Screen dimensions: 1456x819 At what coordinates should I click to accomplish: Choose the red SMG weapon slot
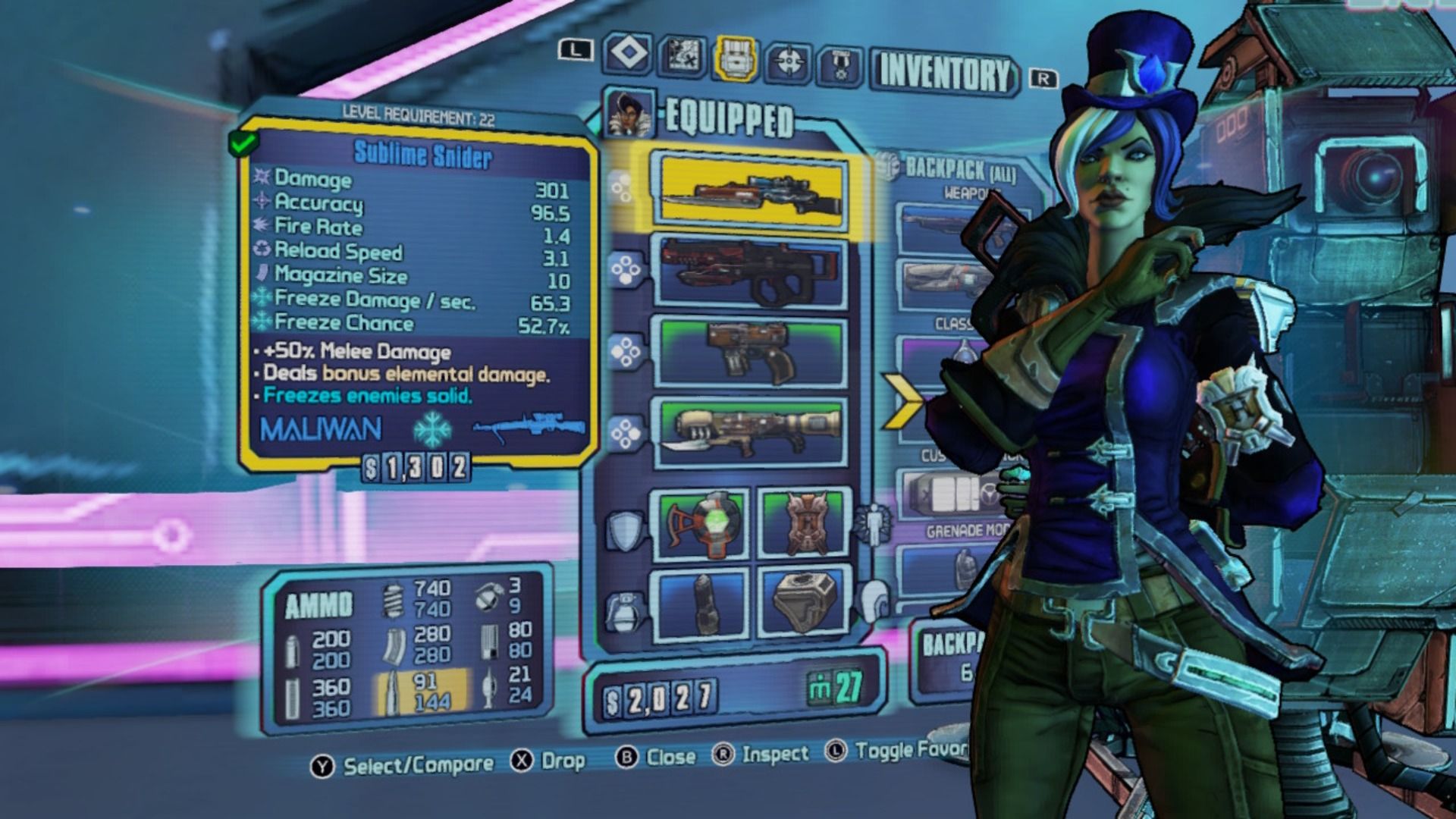click(752, 273)
